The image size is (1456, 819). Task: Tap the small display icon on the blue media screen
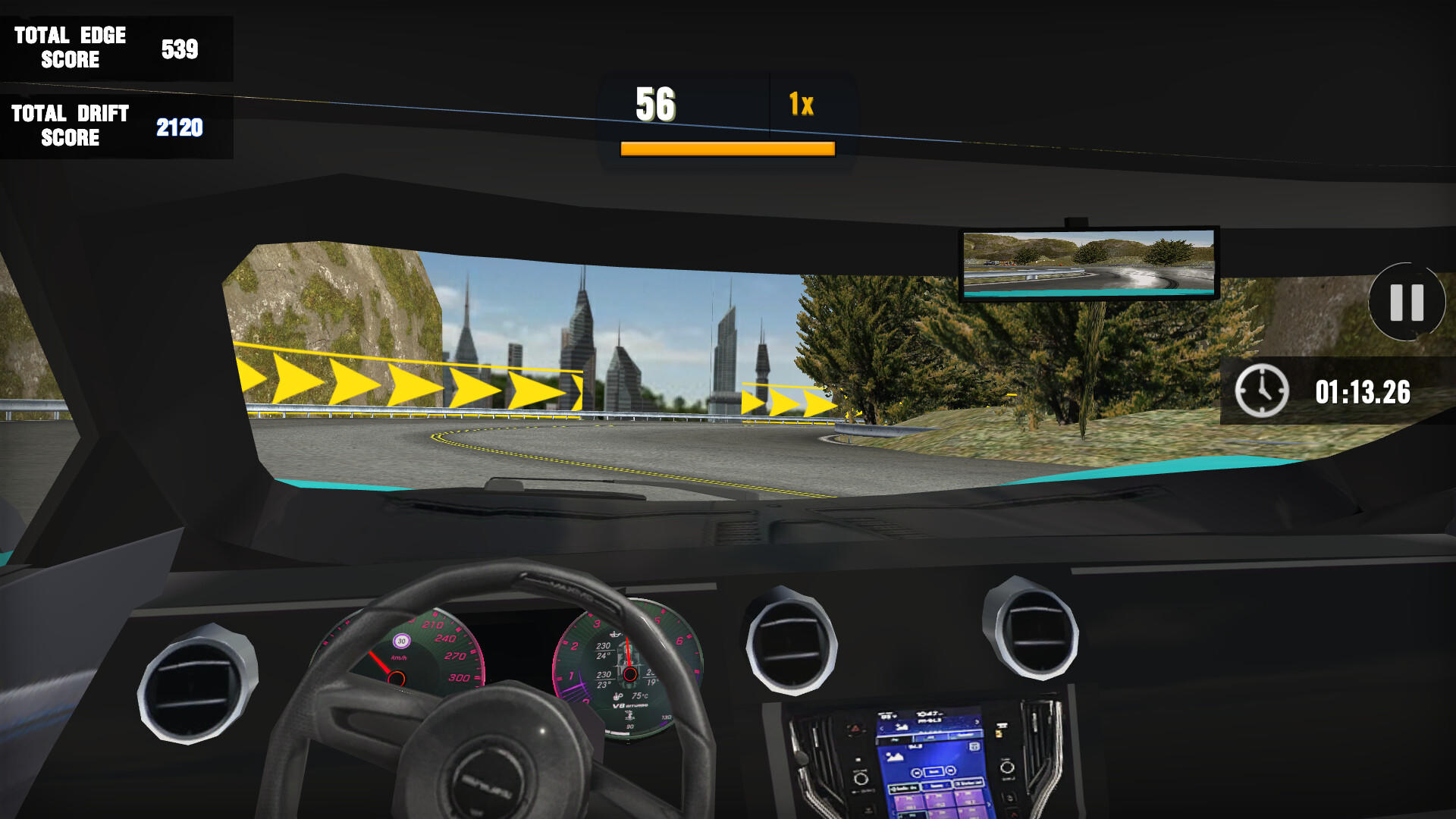point(974,747)
